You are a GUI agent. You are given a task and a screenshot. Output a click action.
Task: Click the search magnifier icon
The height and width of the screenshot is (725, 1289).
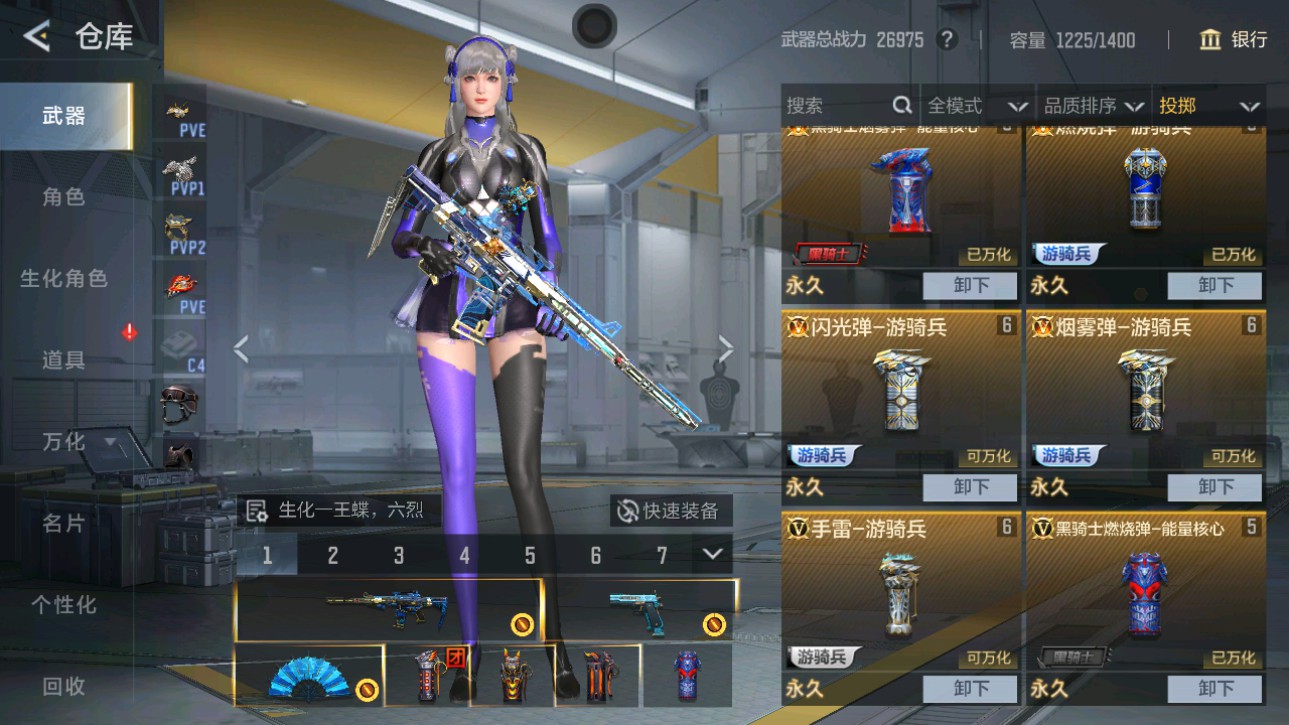point(902,105)
